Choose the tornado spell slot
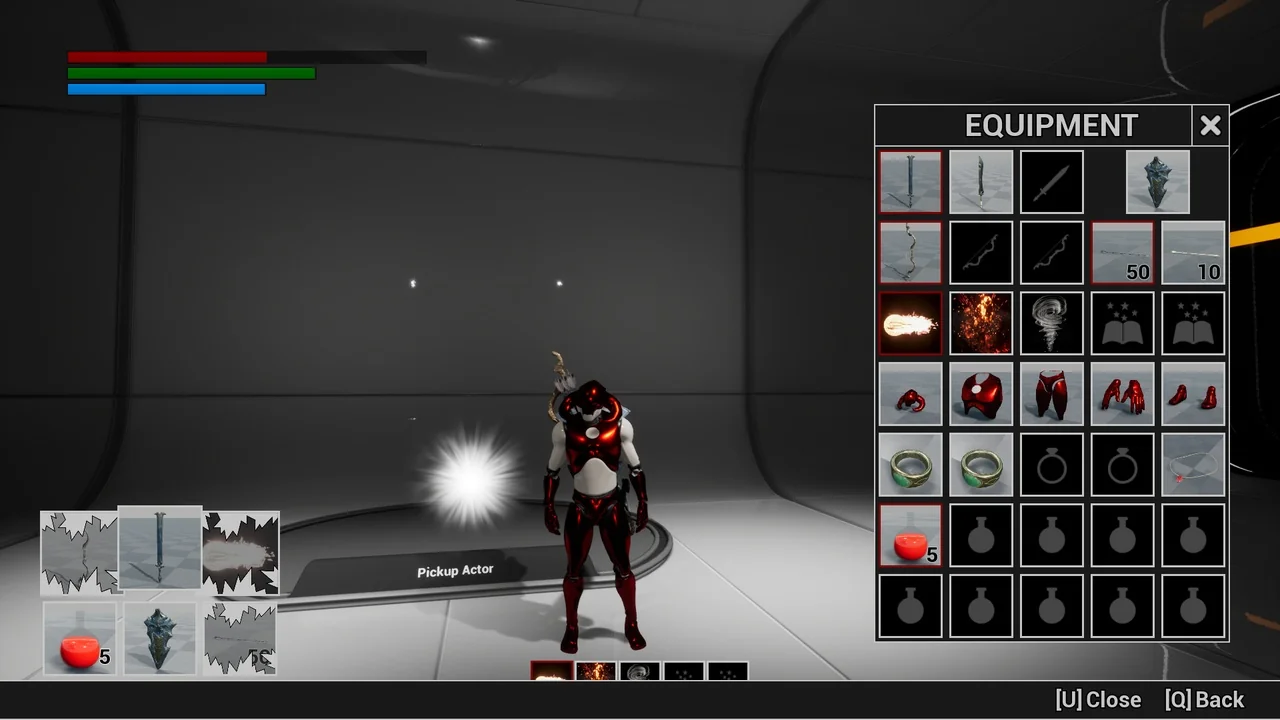The height and width of the screenshot is (720, 1280). point(1052,323)
